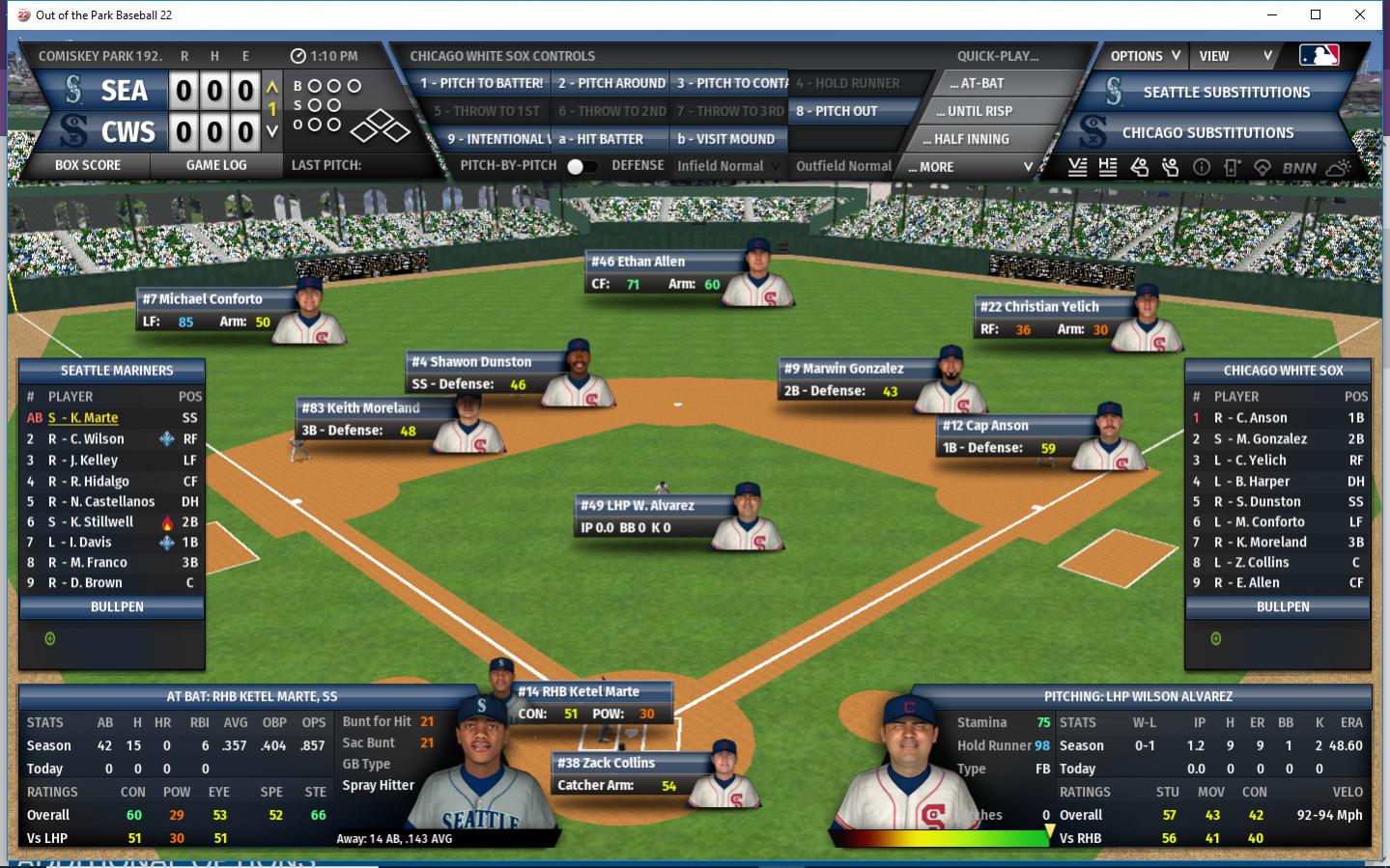Viewport: 1390px width, 868px height.
Task: Choose Visit Mound control
Action: tap(726, 139)
